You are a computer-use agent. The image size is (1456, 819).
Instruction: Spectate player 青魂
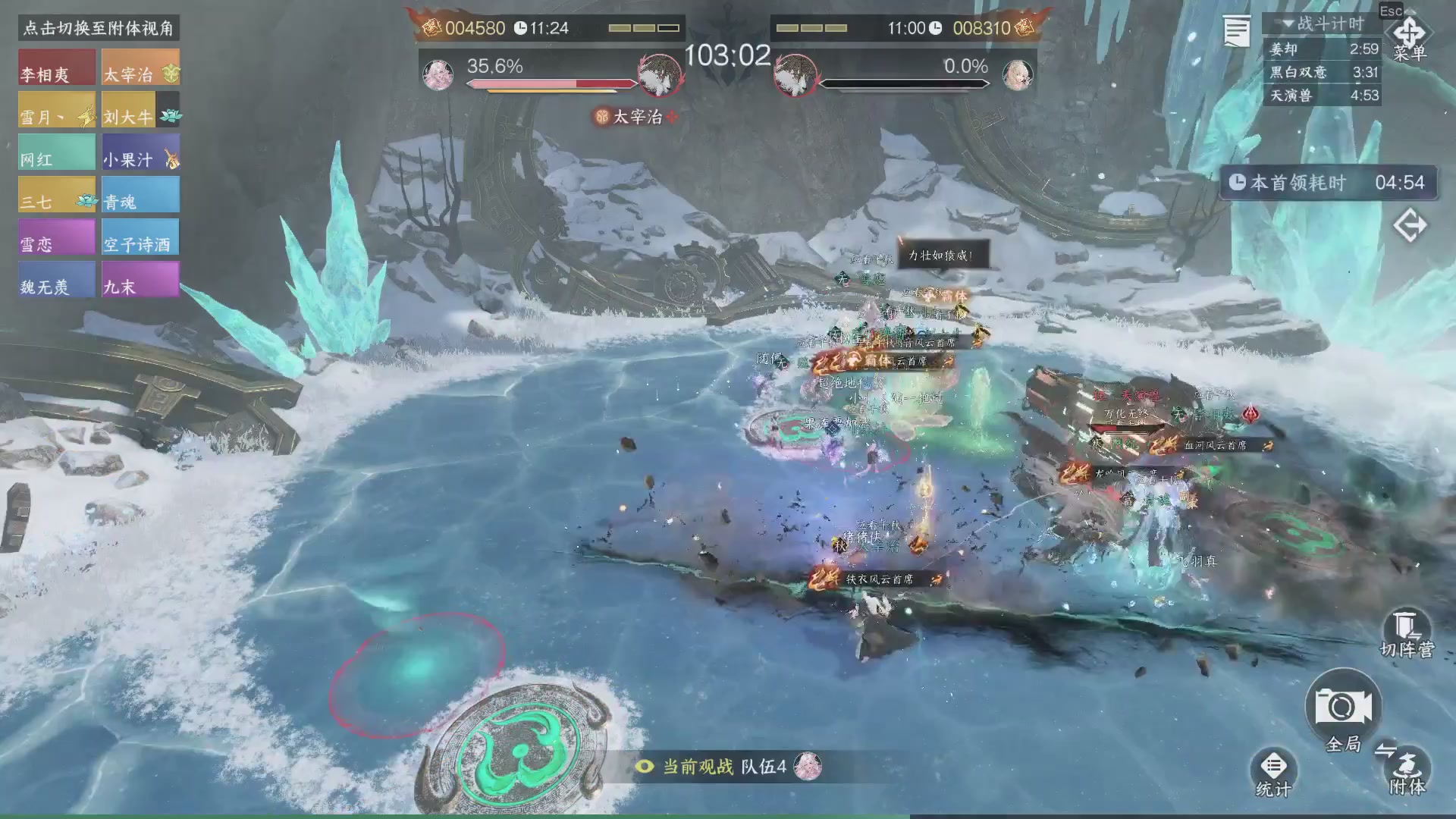(x=140, y=195)
